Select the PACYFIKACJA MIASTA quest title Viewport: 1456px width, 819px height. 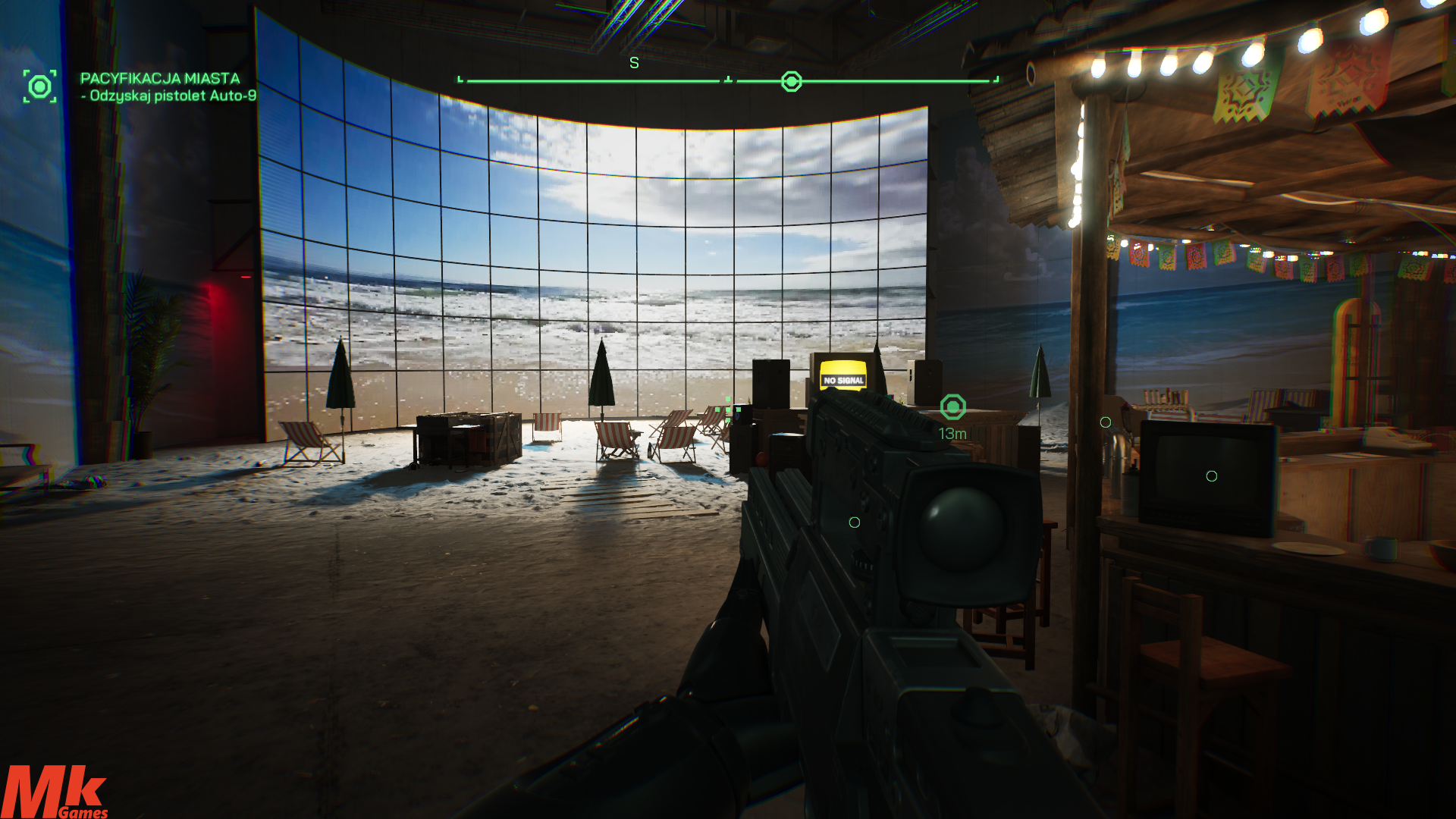click(160, 78)
